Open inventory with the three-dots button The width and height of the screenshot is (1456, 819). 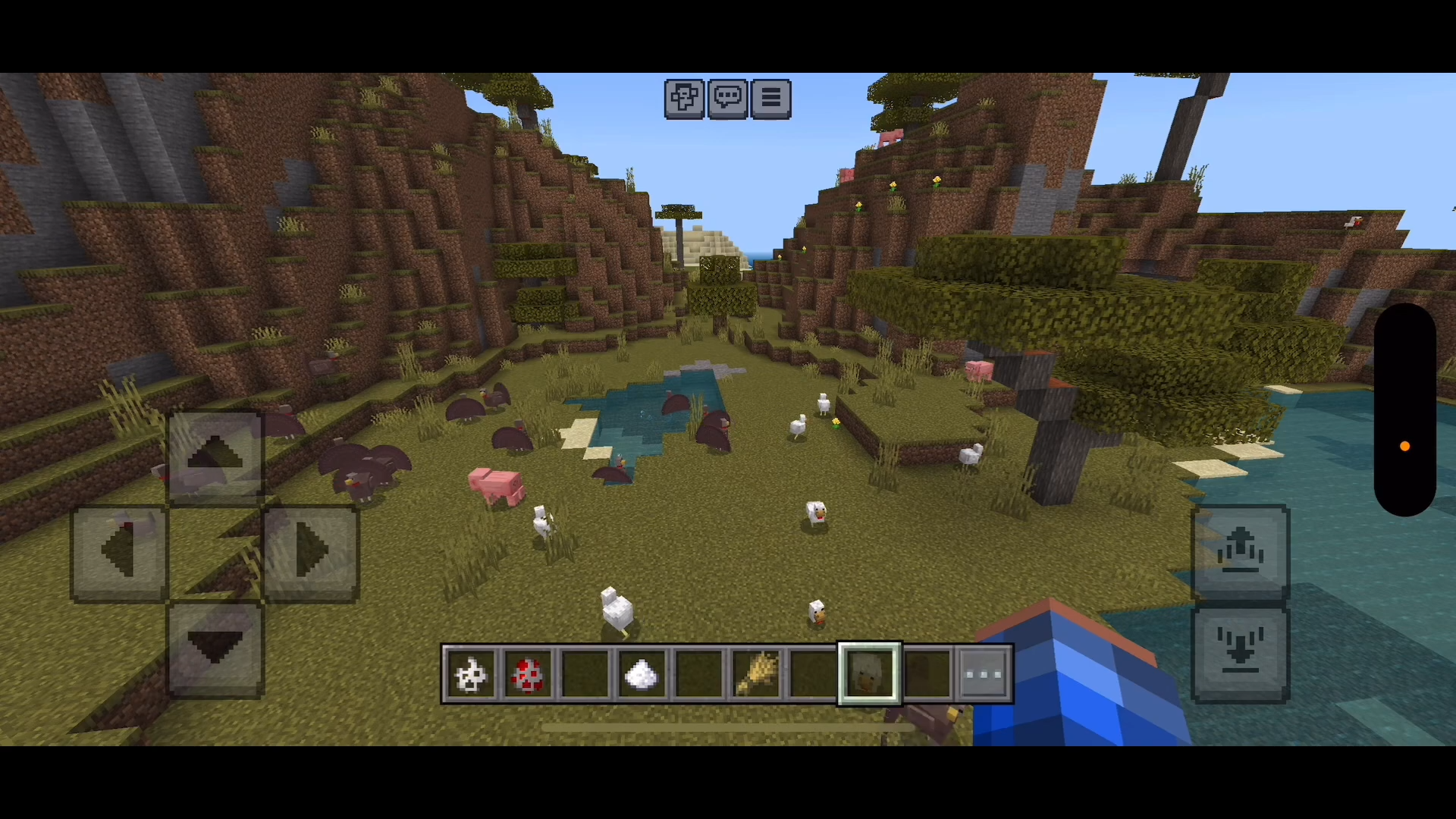point(984,674)
